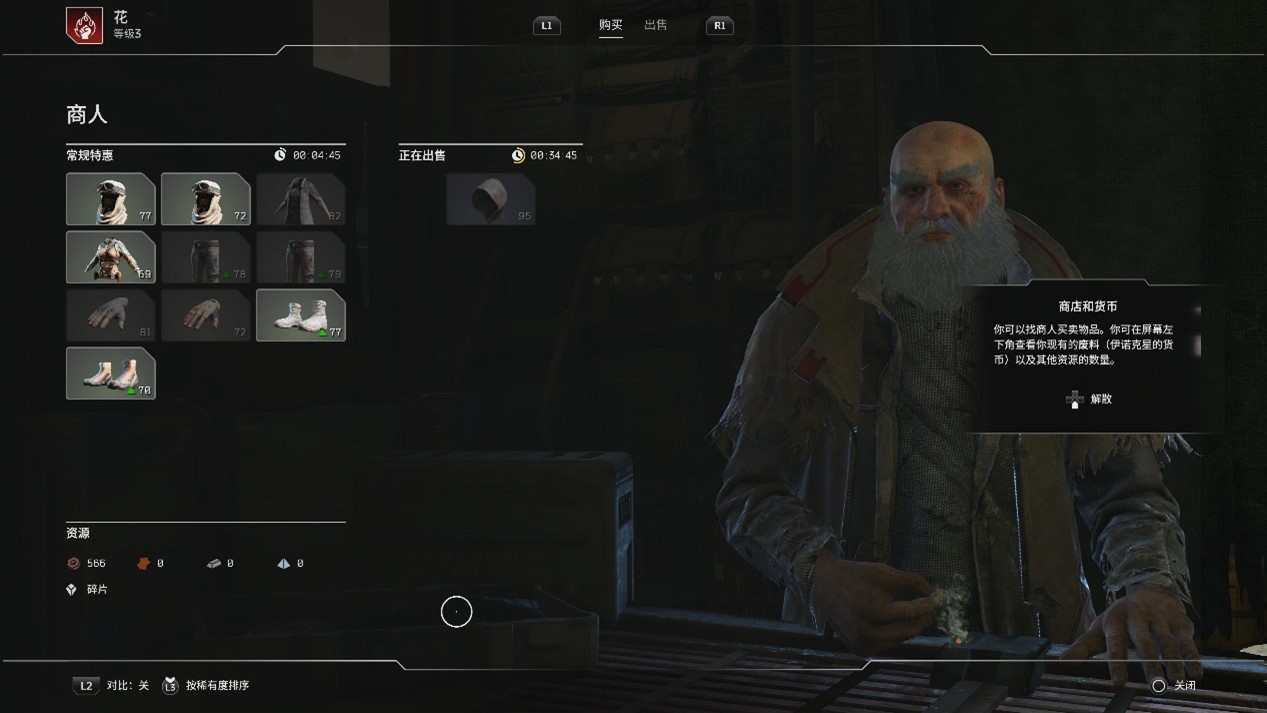This screenshot has width=1267, height=713.
Task: Choose the tan boots in the bottom row
Action: coord(110,373)
